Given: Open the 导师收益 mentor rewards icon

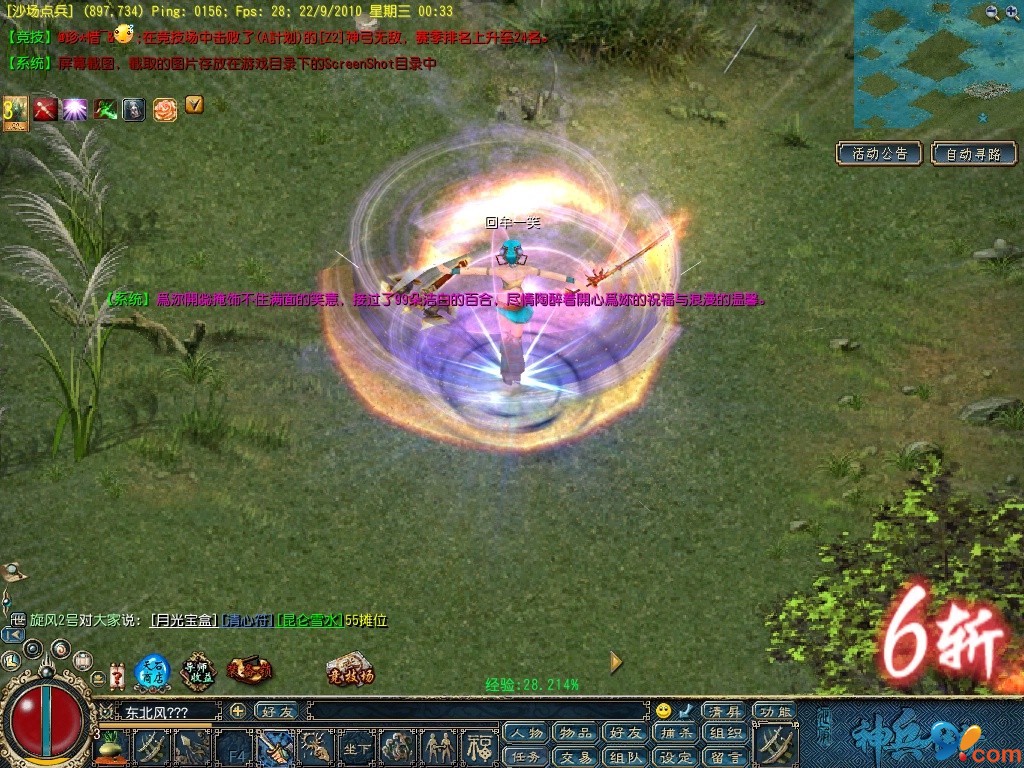Looking at the screenshot, I should [x=199, y=670].
